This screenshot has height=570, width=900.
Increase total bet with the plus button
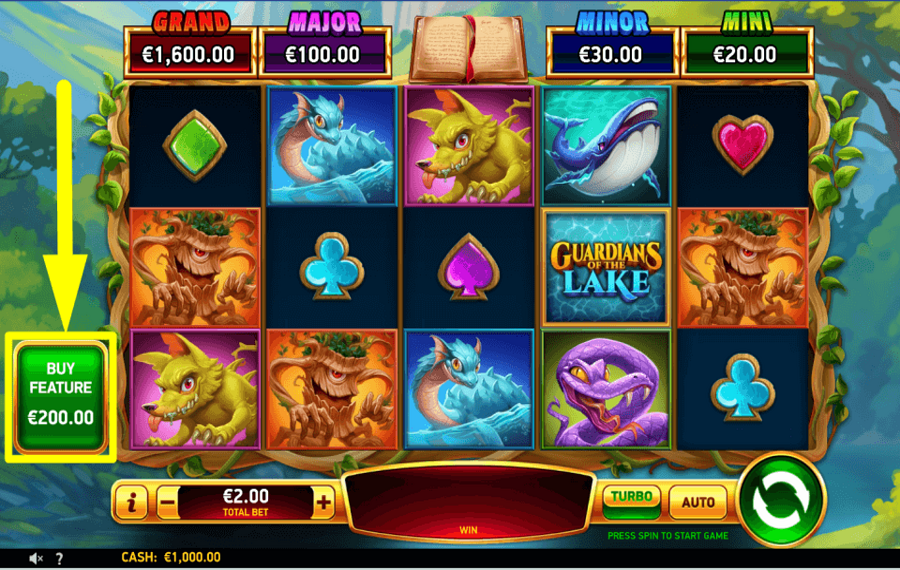(x=323, y=503)
